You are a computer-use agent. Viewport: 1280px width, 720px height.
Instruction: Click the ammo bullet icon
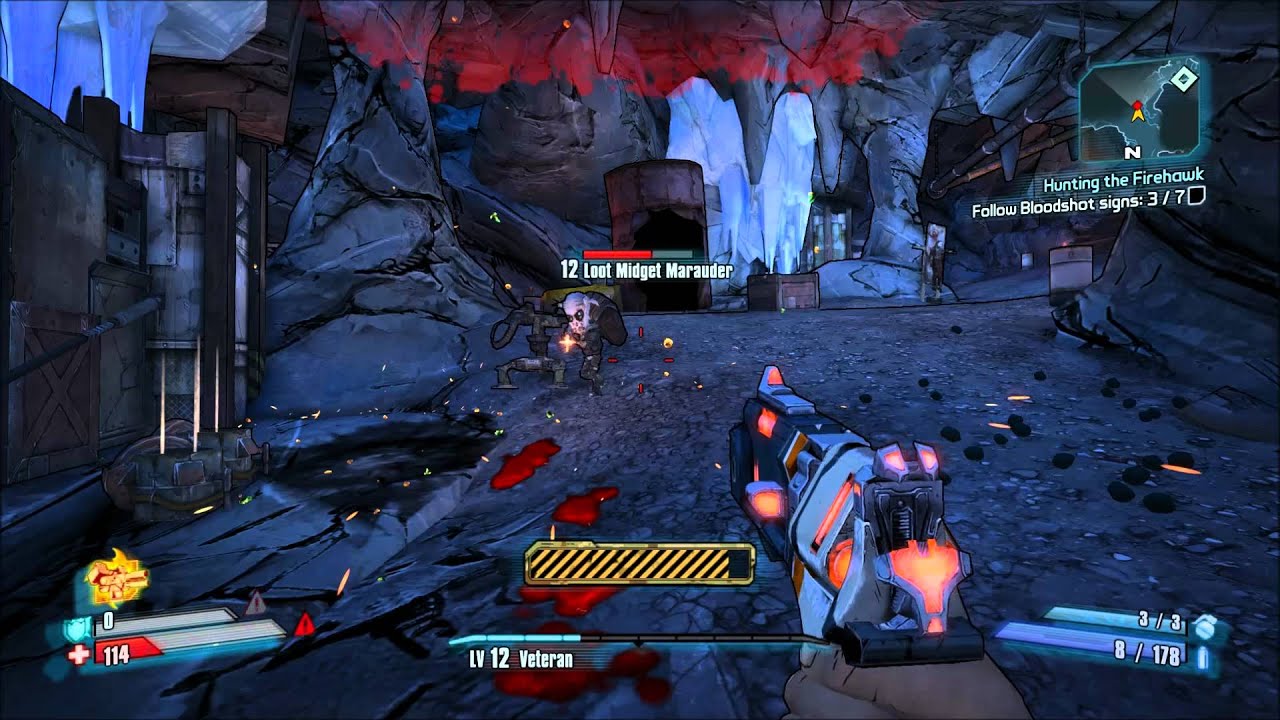[1201, 657]
